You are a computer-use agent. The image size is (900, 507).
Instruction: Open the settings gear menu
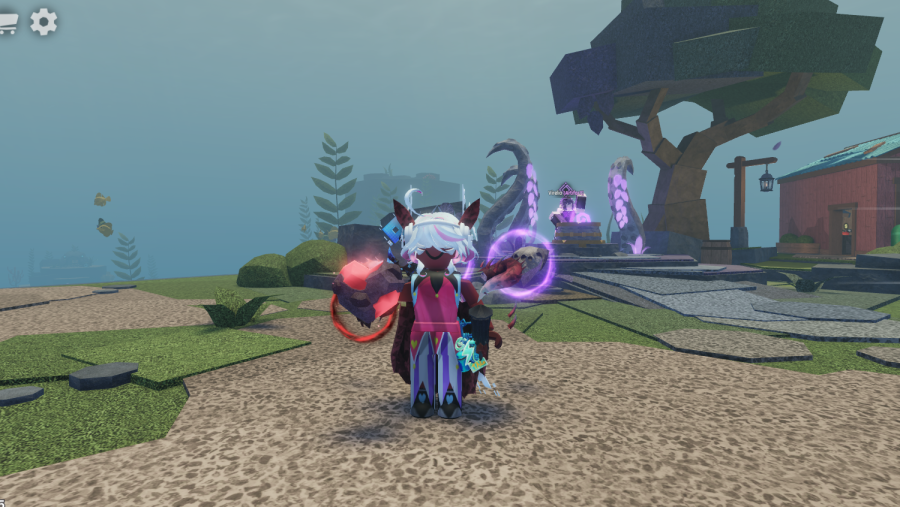point(44,21)
